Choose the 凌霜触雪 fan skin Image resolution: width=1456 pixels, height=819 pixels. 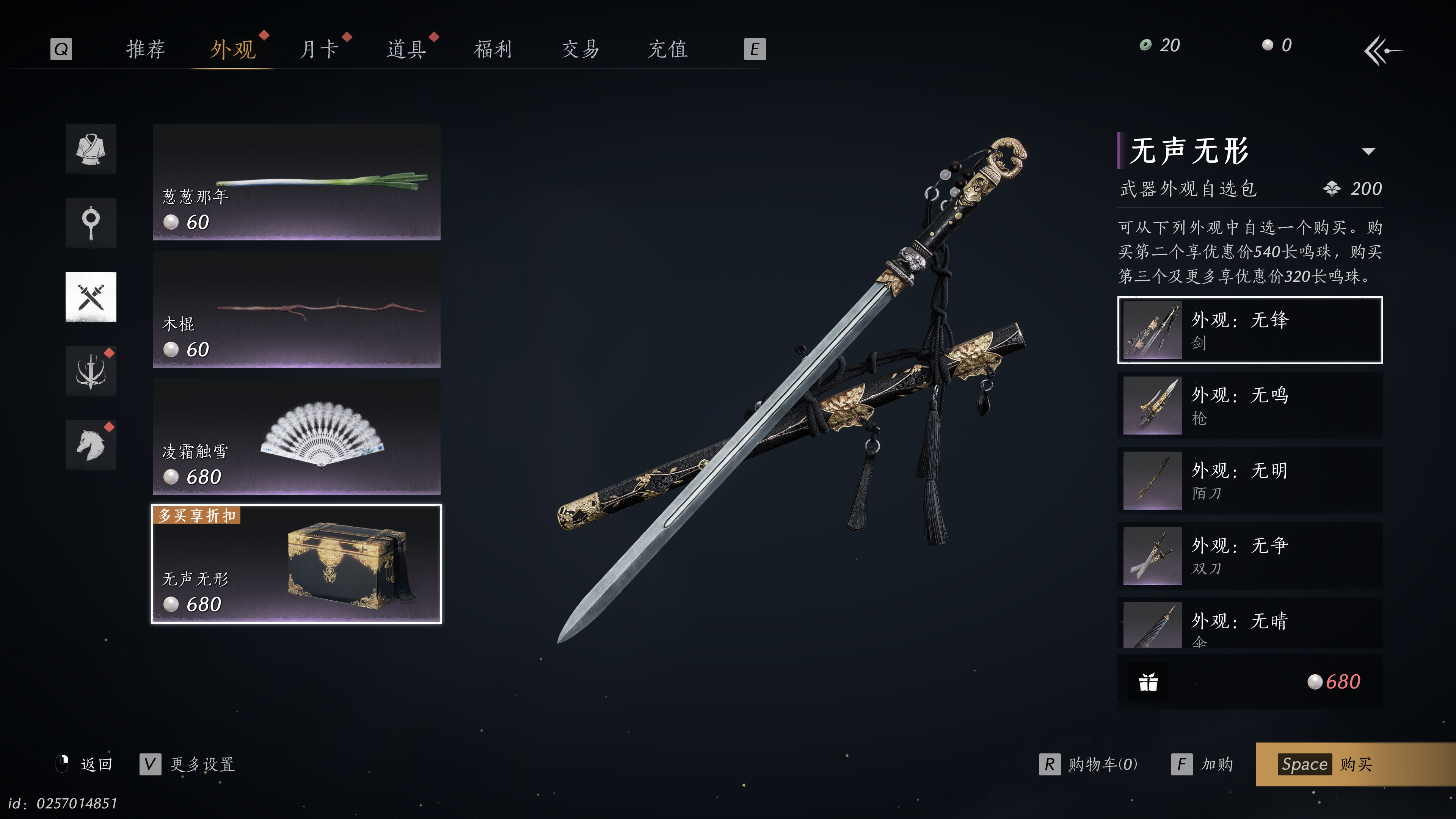[296, 436]
